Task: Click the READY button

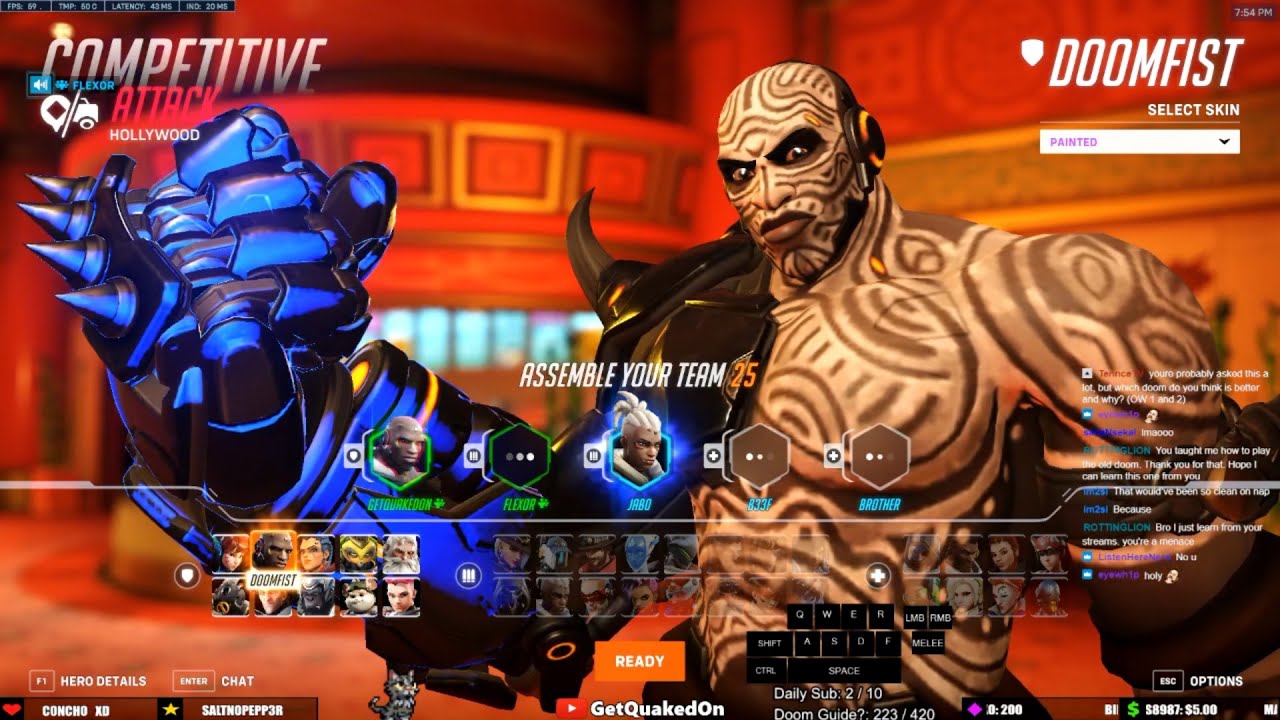Action: [638, 661]
